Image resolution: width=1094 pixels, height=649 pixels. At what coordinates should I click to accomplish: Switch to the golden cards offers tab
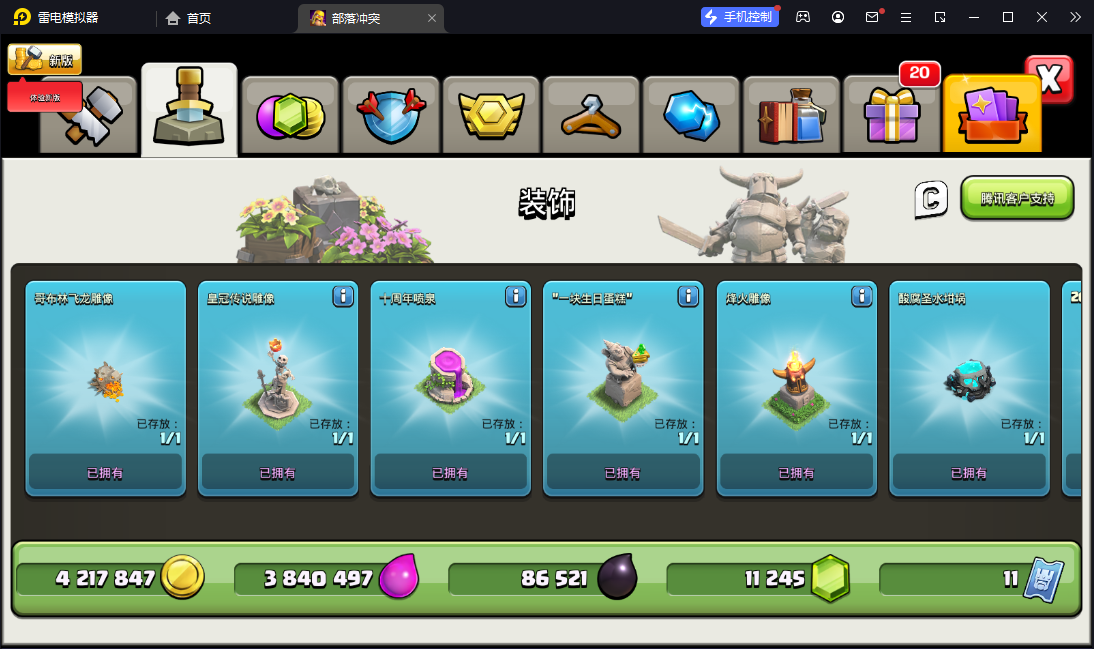tap(991, 115)
